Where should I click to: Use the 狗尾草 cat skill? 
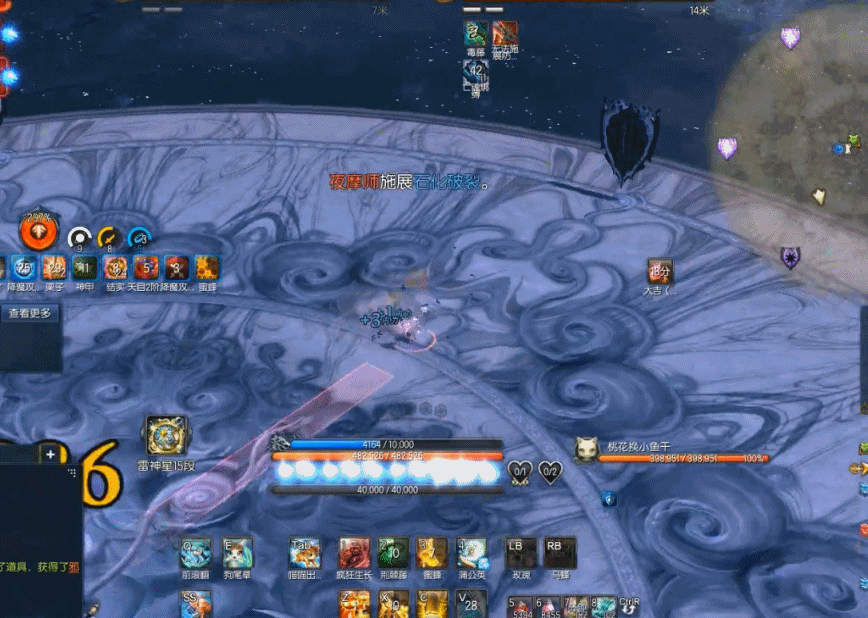(x=238, y=553)
